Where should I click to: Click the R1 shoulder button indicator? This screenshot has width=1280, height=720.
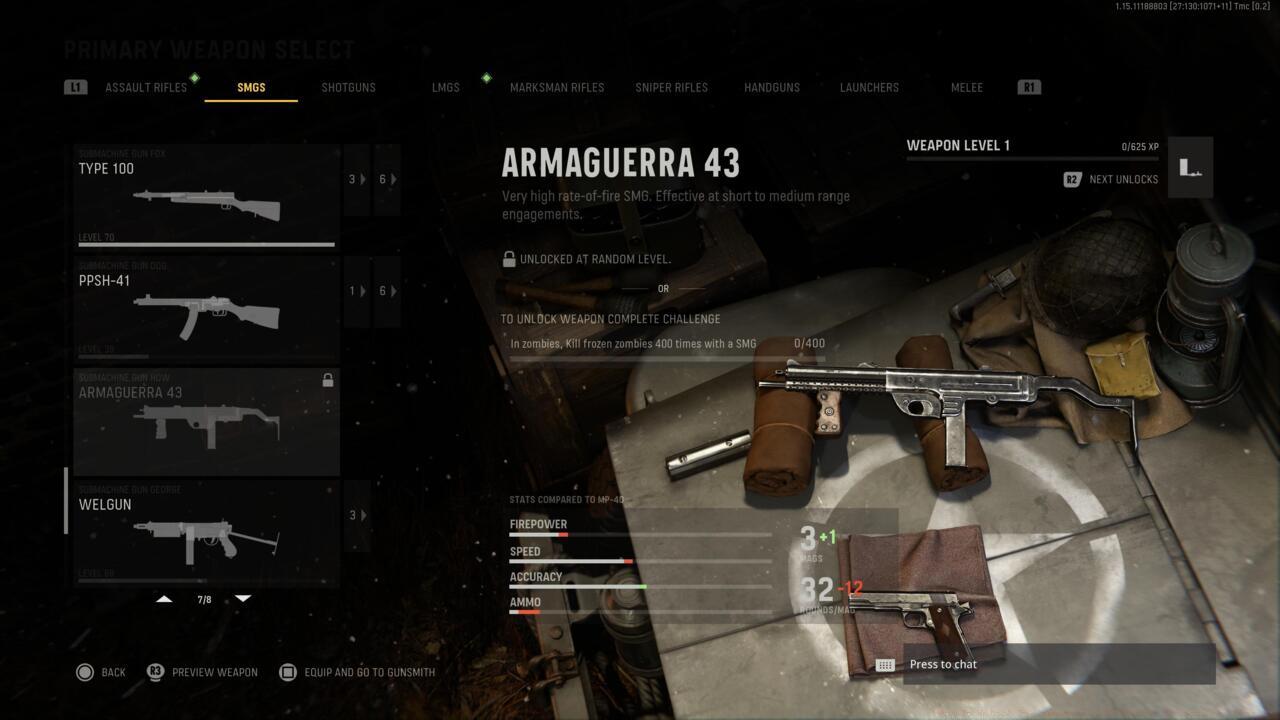[x=1029, y=87]
